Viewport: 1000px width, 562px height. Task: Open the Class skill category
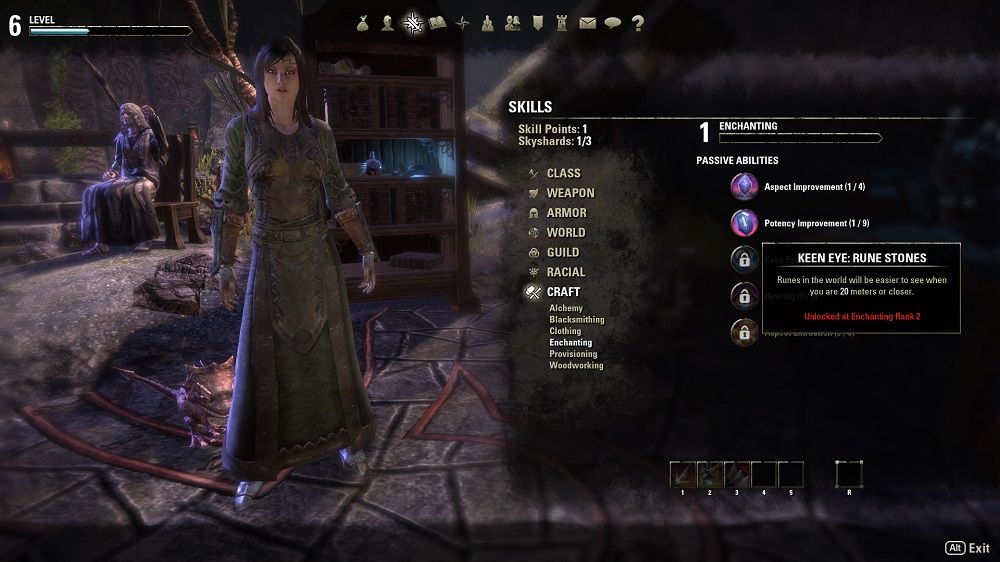pyautogui.click(x=563, y=173)
